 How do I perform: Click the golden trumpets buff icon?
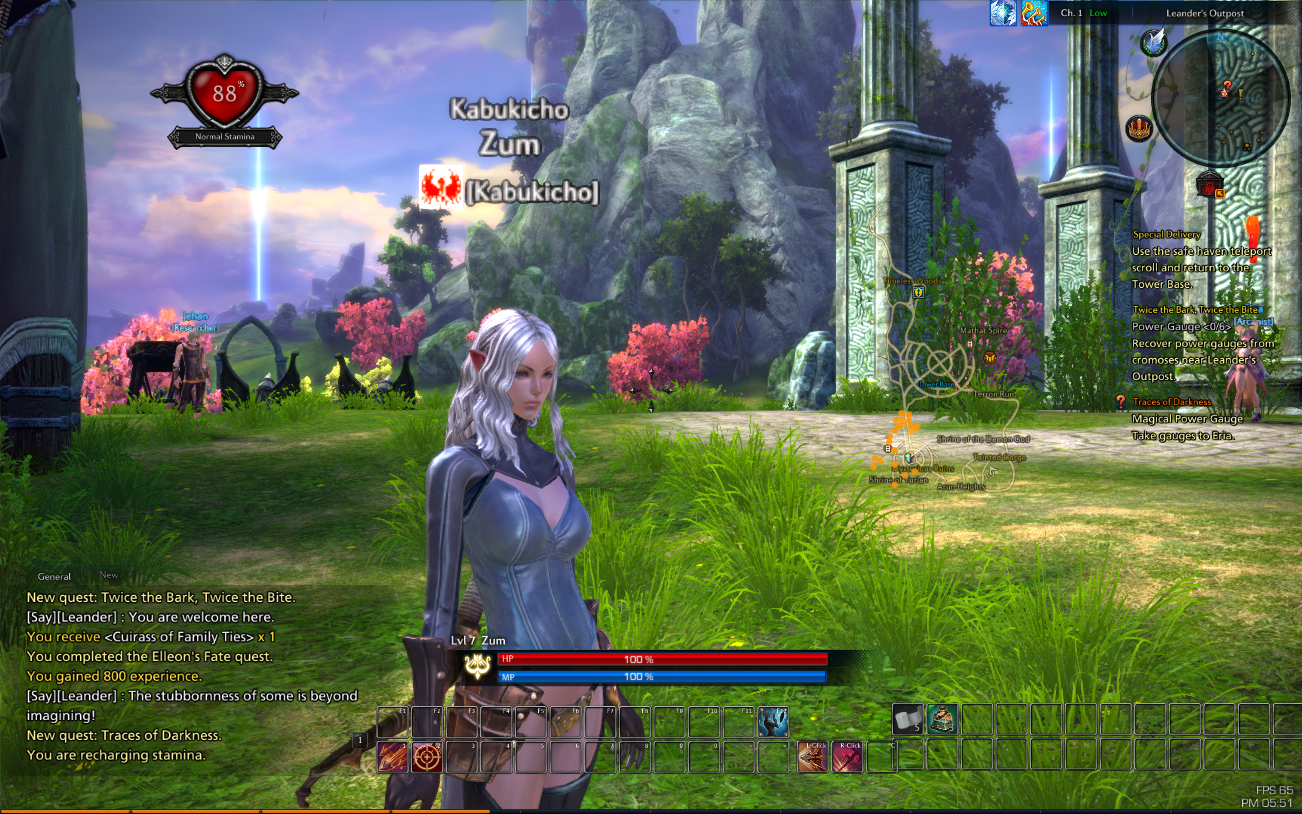tap(1034, 13)
